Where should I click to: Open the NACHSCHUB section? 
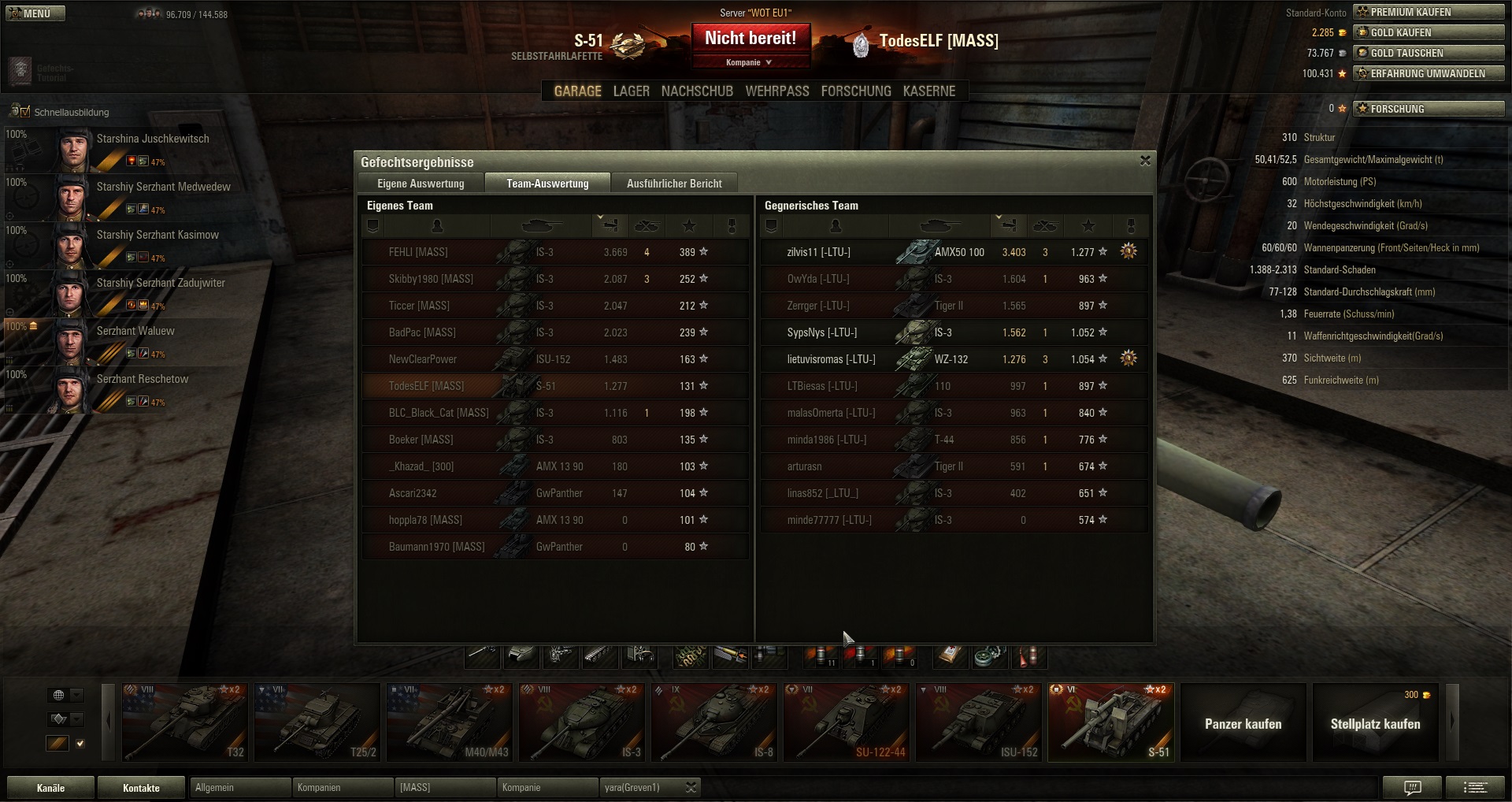coord(697,91)
